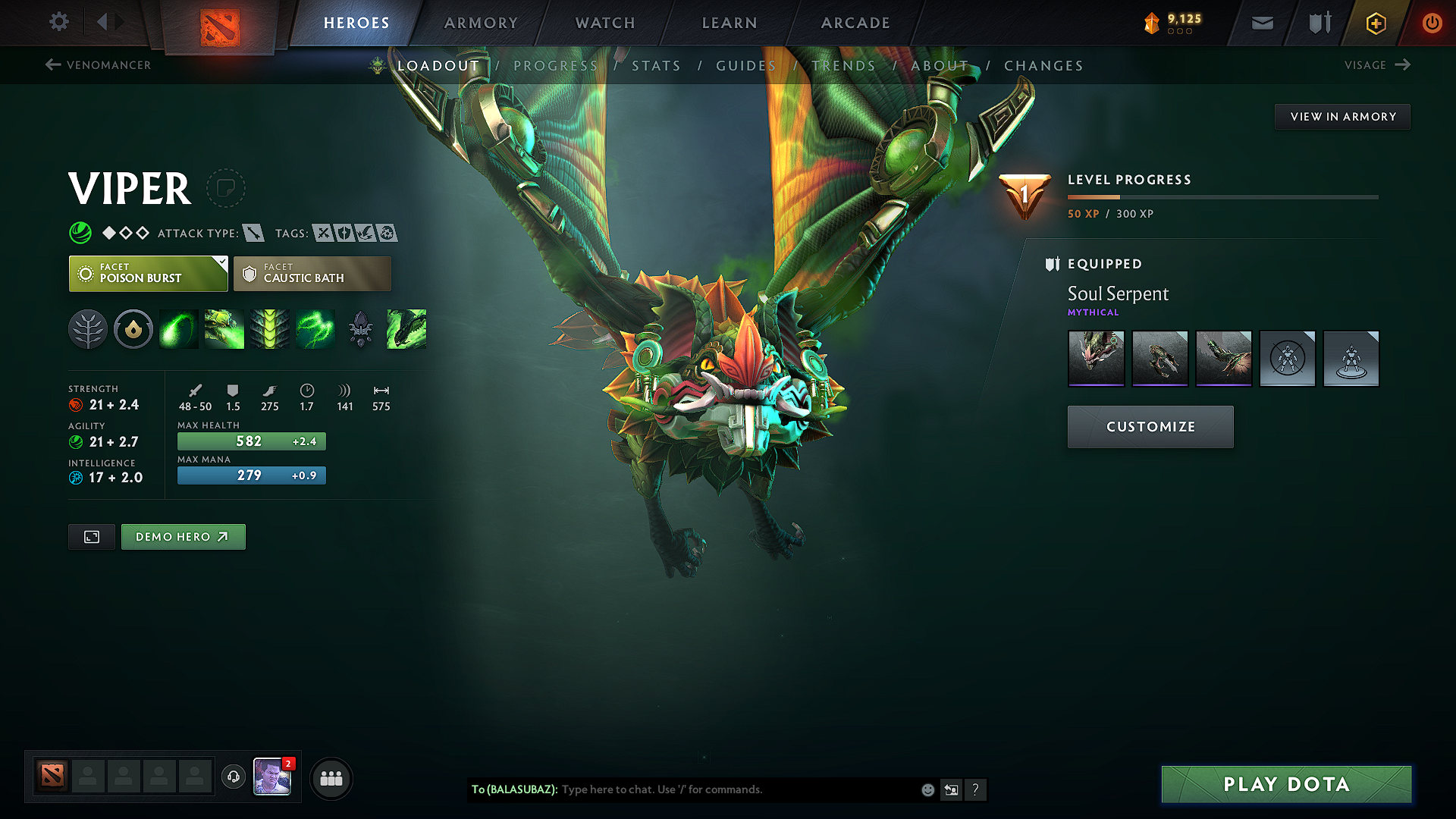Expand the hero portrait preview button
Screen dimensions: 1456x819
click(x=91, y=536)
